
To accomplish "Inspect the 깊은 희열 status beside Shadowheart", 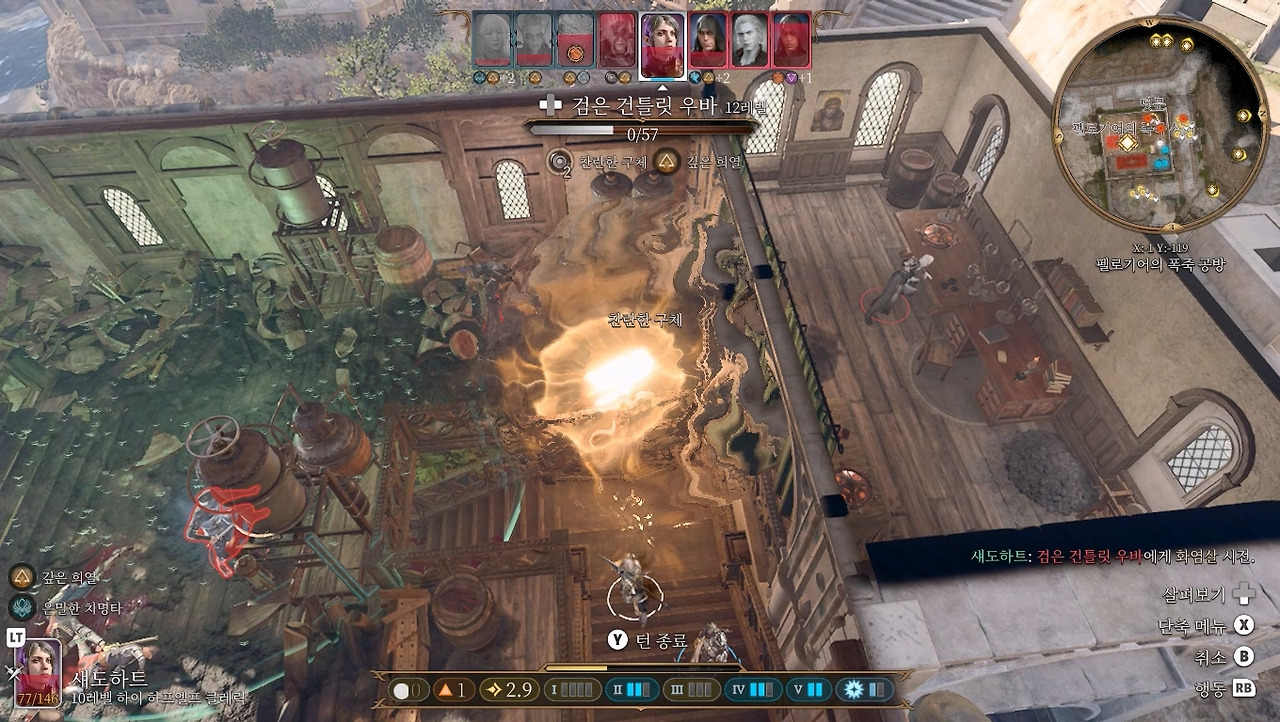I will [21, 577].
